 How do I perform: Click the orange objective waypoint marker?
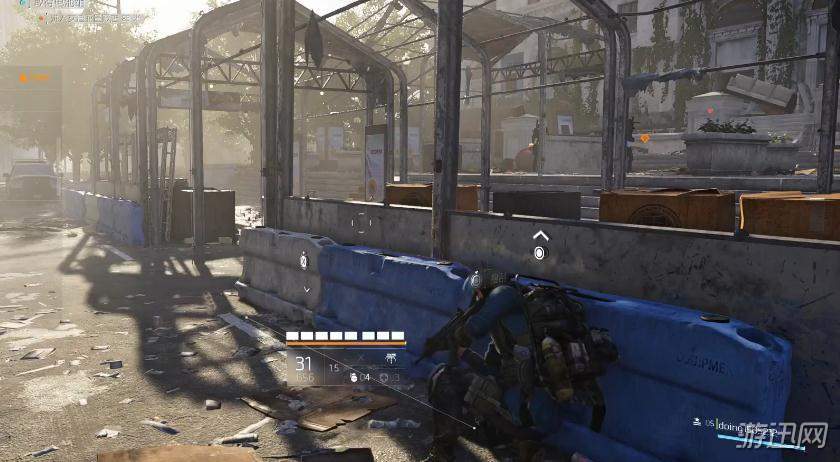(644, 138)
